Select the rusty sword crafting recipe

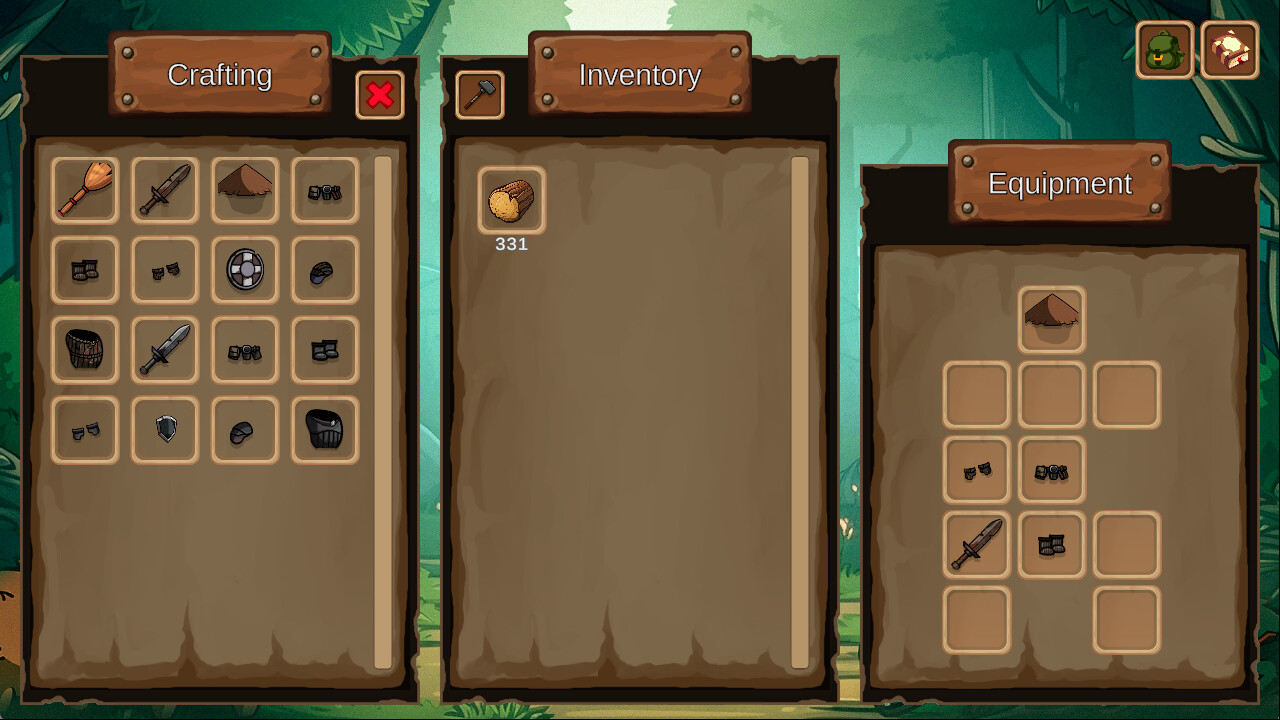(165, 190)
